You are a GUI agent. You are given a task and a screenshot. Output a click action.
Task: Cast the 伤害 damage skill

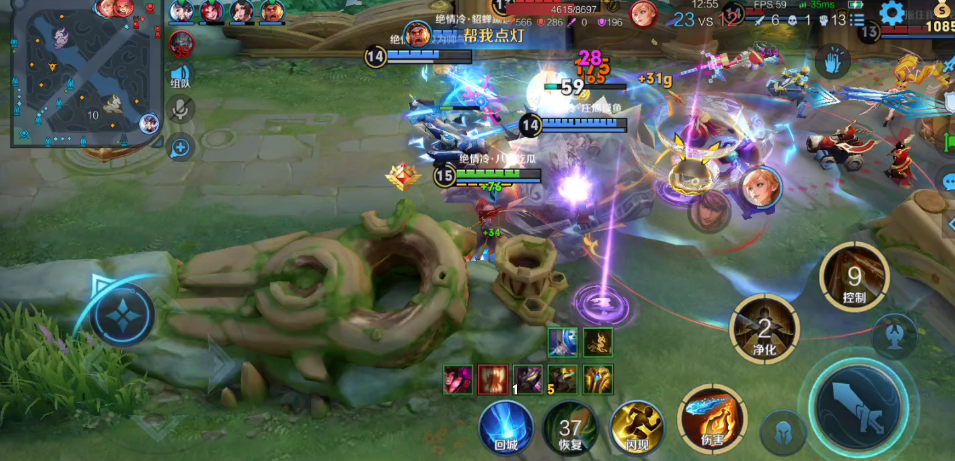tap(711, 419)
